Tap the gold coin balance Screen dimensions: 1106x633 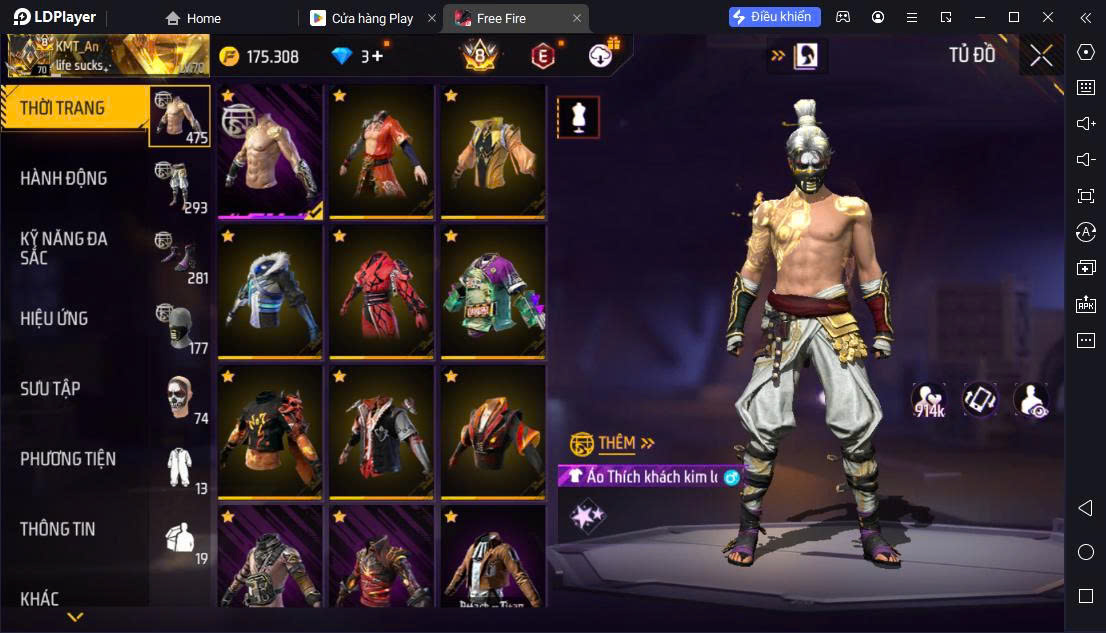coord(259,56)
